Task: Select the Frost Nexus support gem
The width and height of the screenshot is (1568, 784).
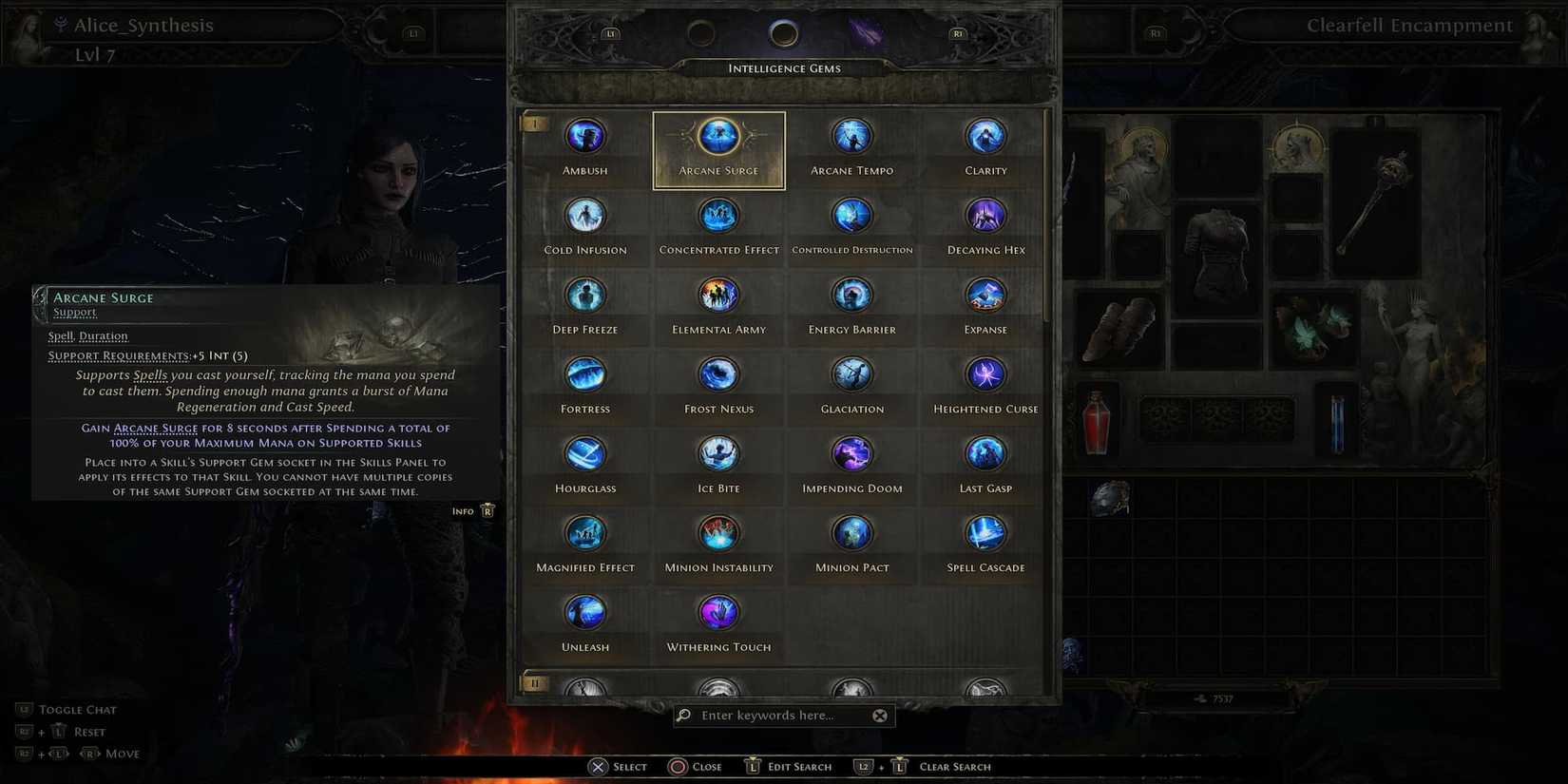Action: (x=718, y=373)
